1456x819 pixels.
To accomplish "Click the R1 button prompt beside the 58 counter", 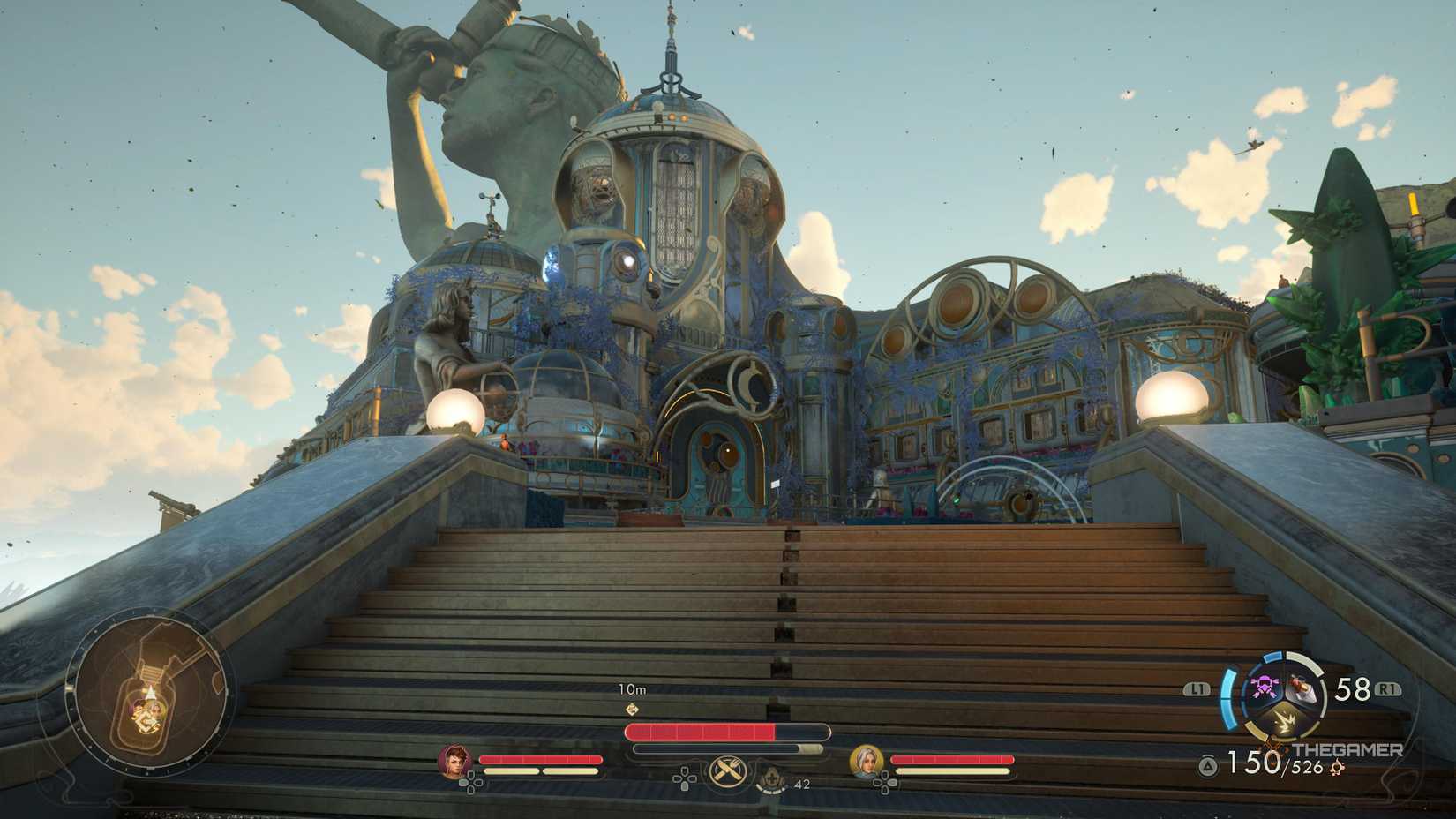I will pos(1389,688).
